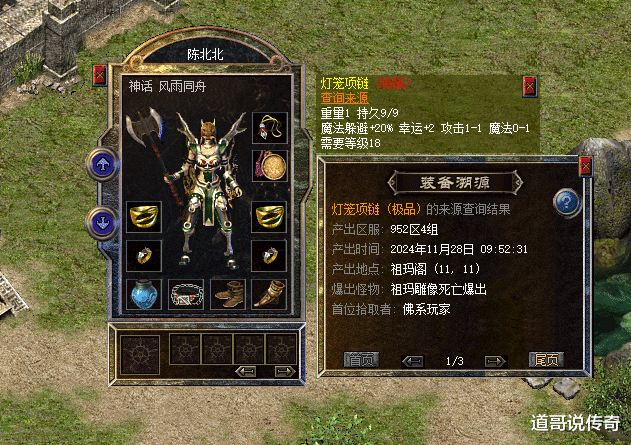Show the next page of source results
The height and width of the screenshot is (445, 631).
493,360
